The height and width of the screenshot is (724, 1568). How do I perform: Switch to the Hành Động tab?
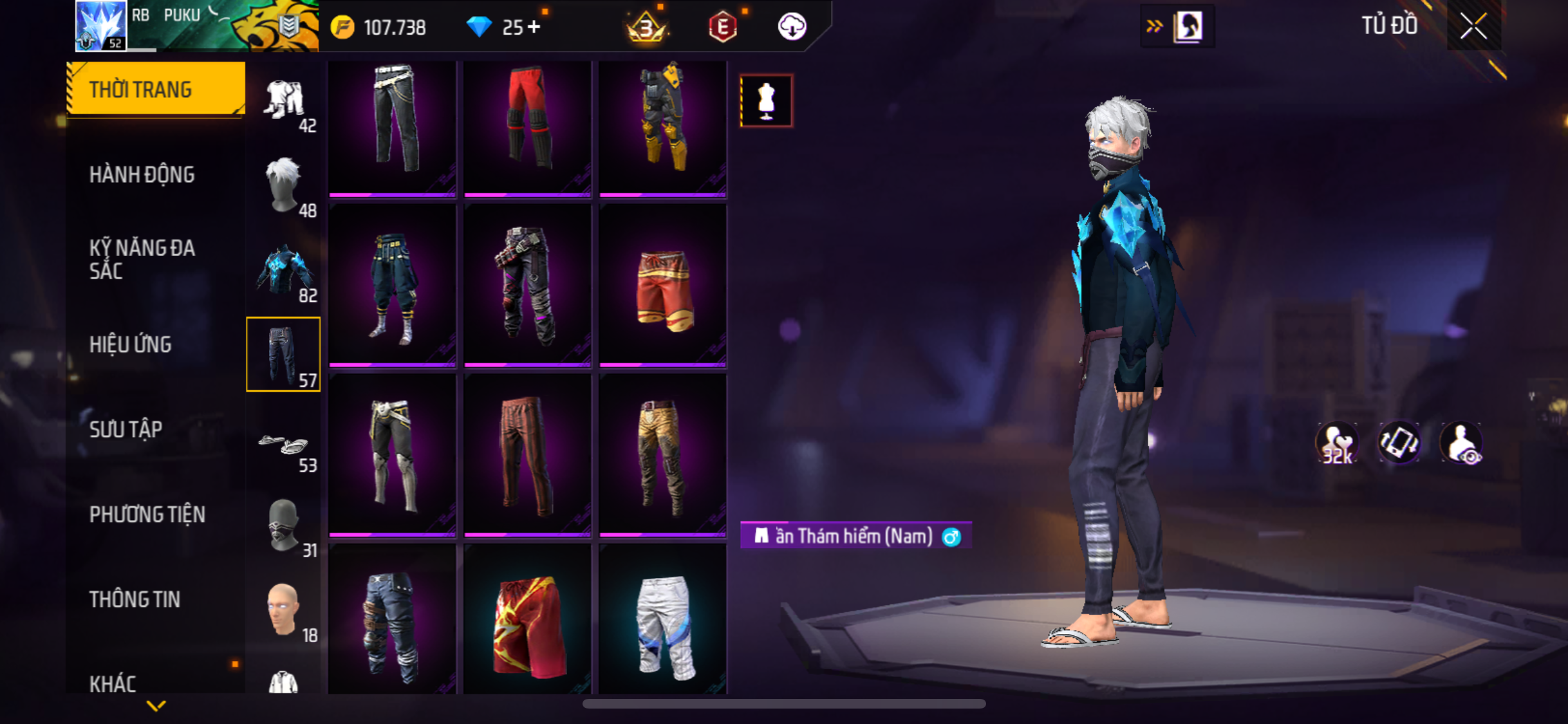142,174
